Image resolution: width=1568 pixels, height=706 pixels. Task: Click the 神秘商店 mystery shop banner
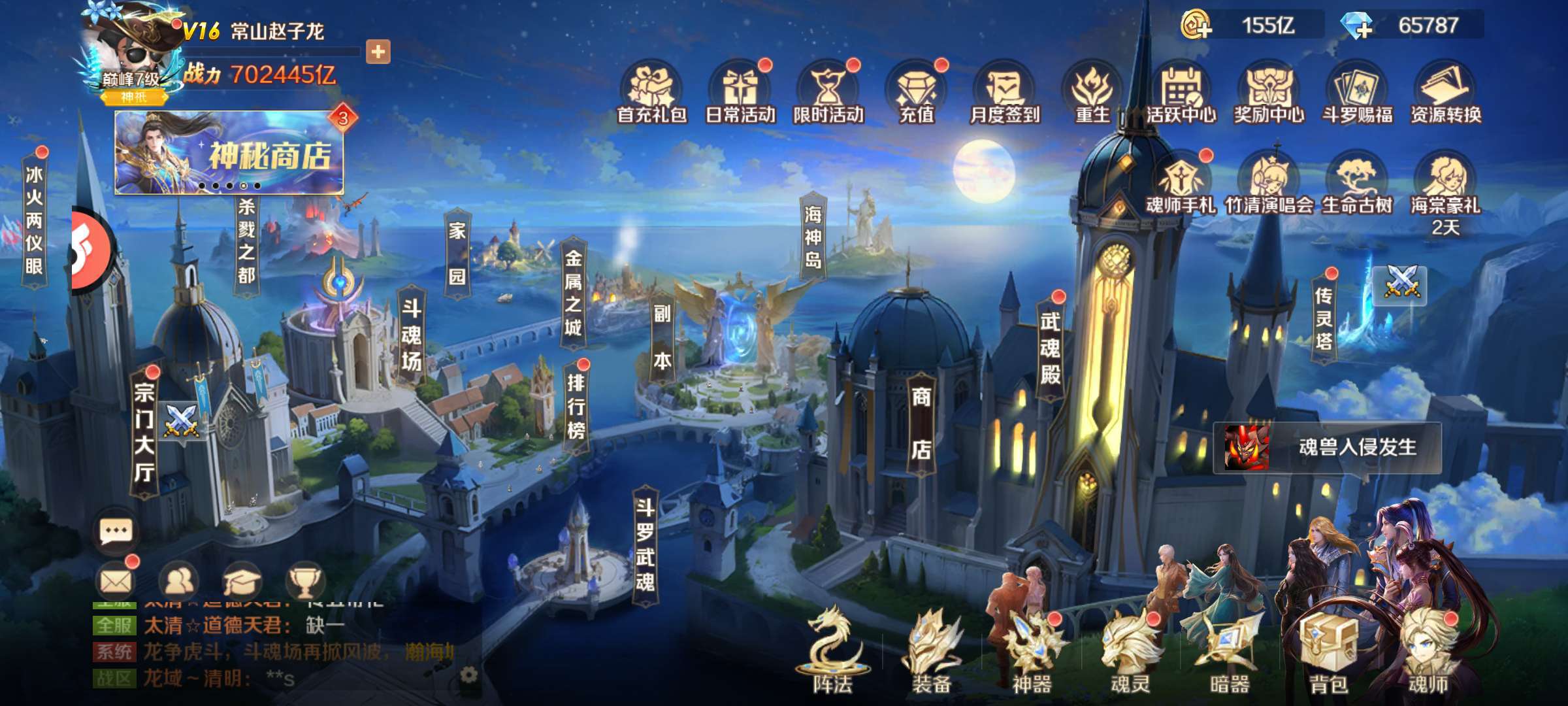(229, 153)
